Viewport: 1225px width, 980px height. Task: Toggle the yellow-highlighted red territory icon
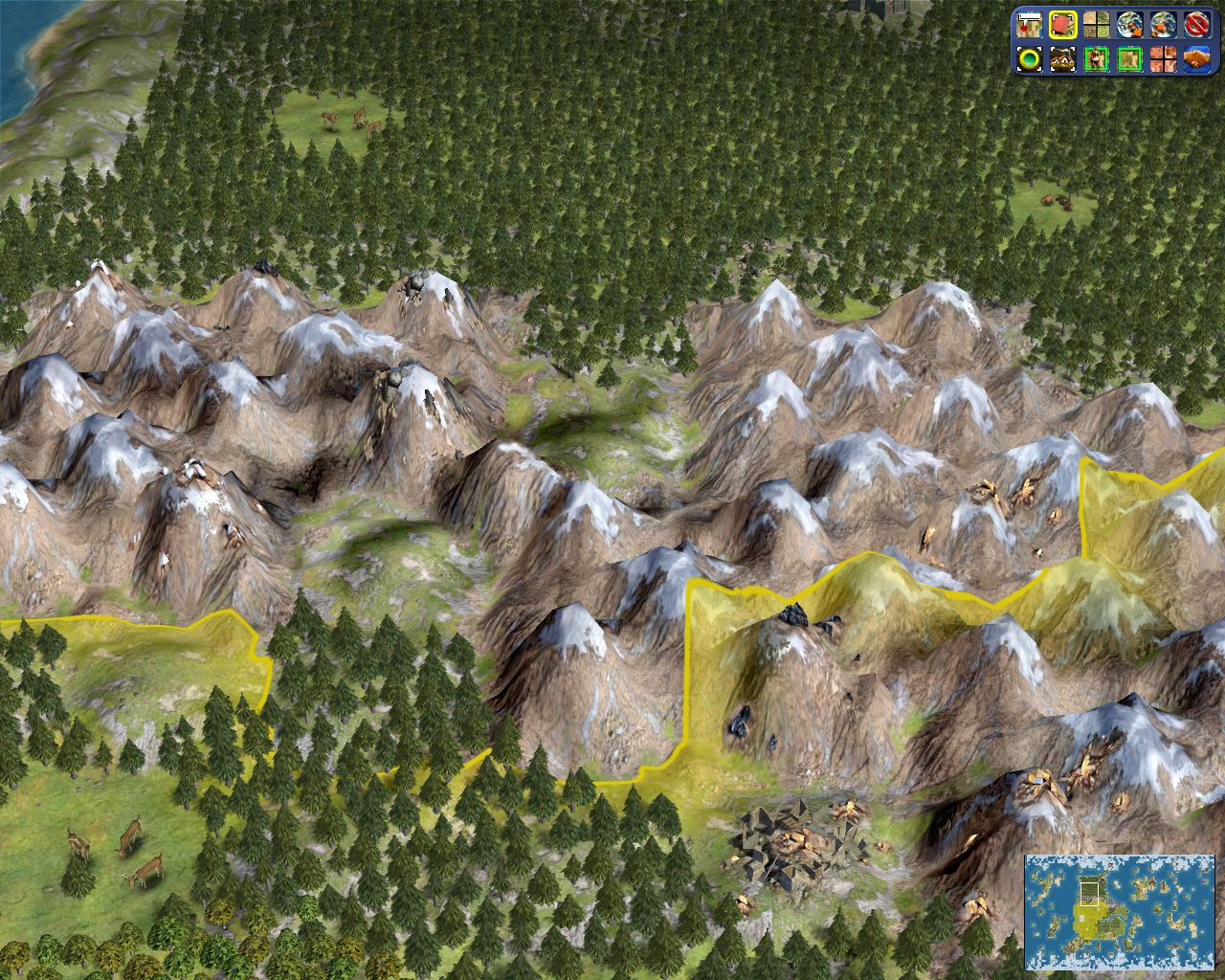coord(1062,23)
